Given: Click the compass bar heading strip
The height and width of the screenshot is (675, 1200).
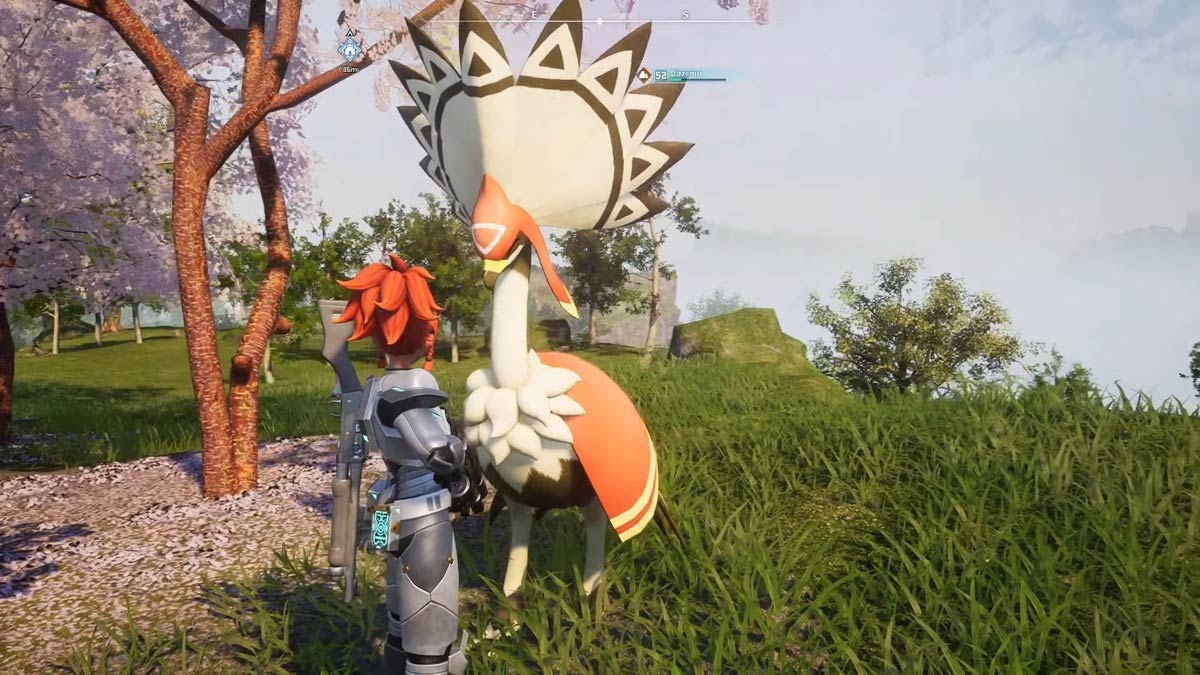Looking at the screenshot, I should coord(600,20).
